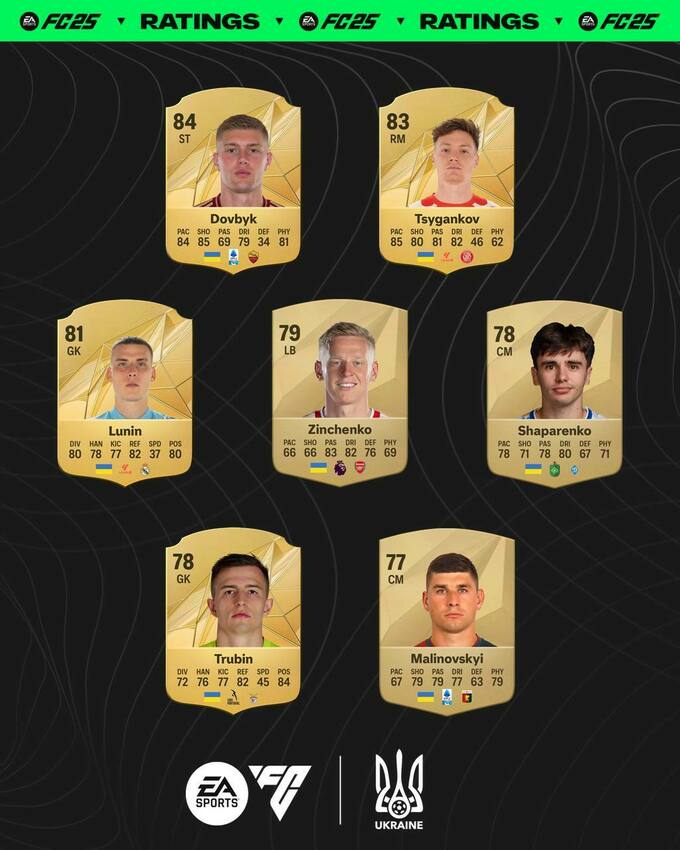680x850 pixels.
Task: Choose the Trubin 78 GK card
Action: click(x=233, y=620)
